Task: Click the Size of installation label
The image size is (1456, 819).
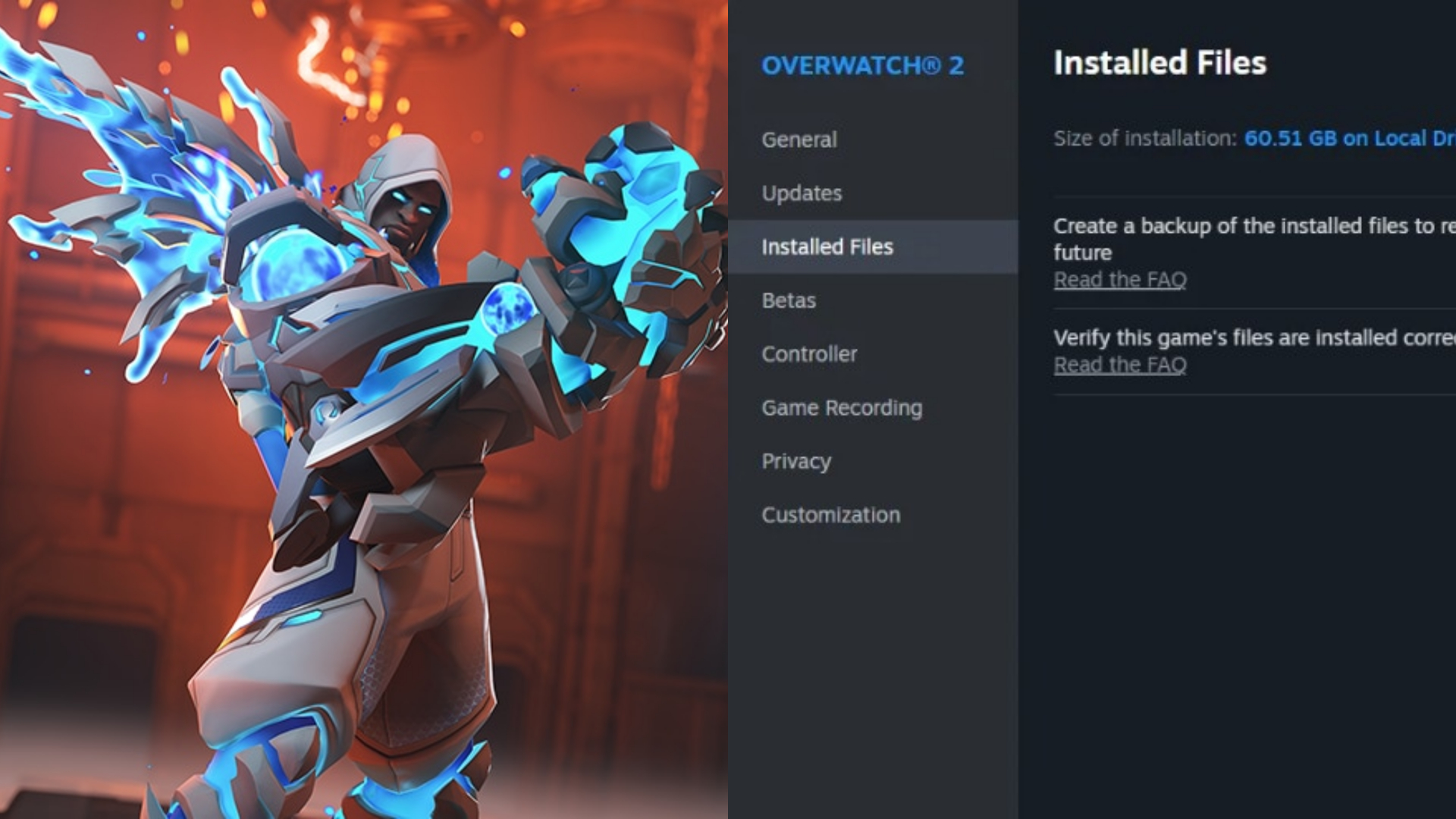Action: pyautogui.click(x=1141, y=138)
